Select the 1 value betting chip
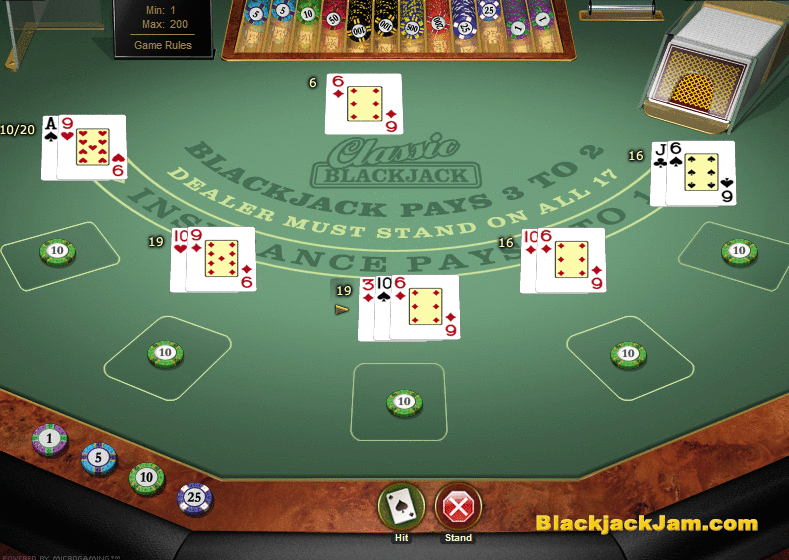The width and height of the screenshot is (789, 560). pyautogui.click(x=50, y=438)
